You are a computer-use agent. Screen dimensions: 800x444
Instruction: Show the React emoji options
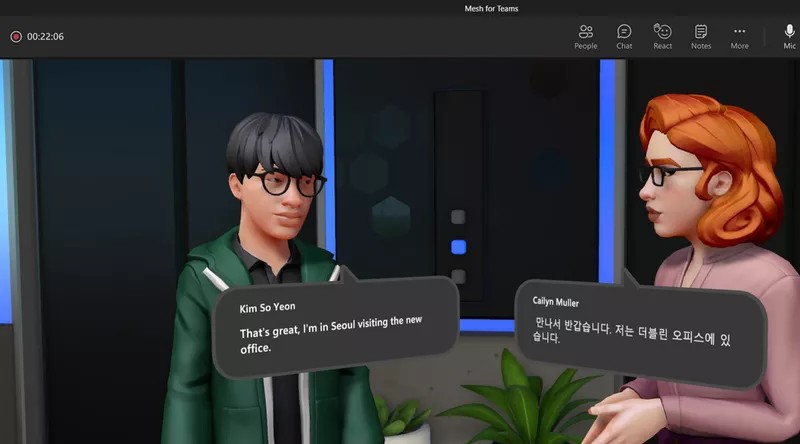click(x=662, y=36)
